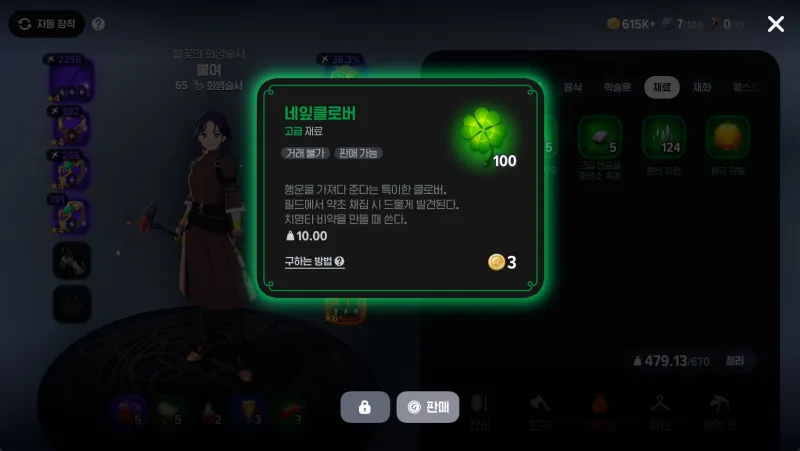The image size is (800, 451).
Task: Open the question mark help icon
Action: (x=98, y=24)
